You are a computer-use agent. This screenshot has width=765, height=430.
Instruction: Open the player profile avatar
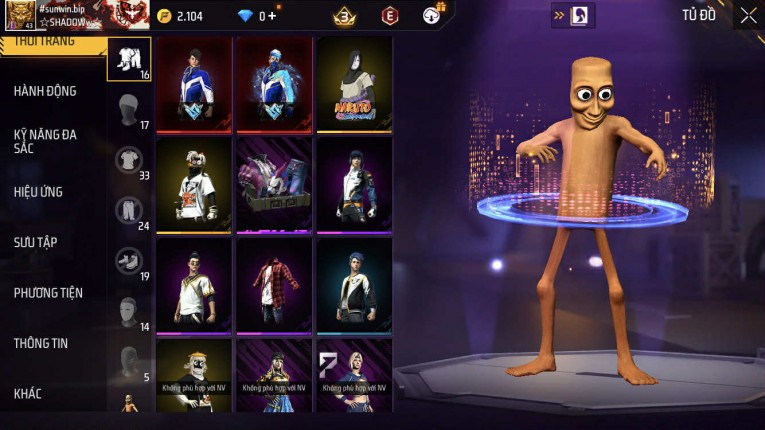click(x=20, y=16)
